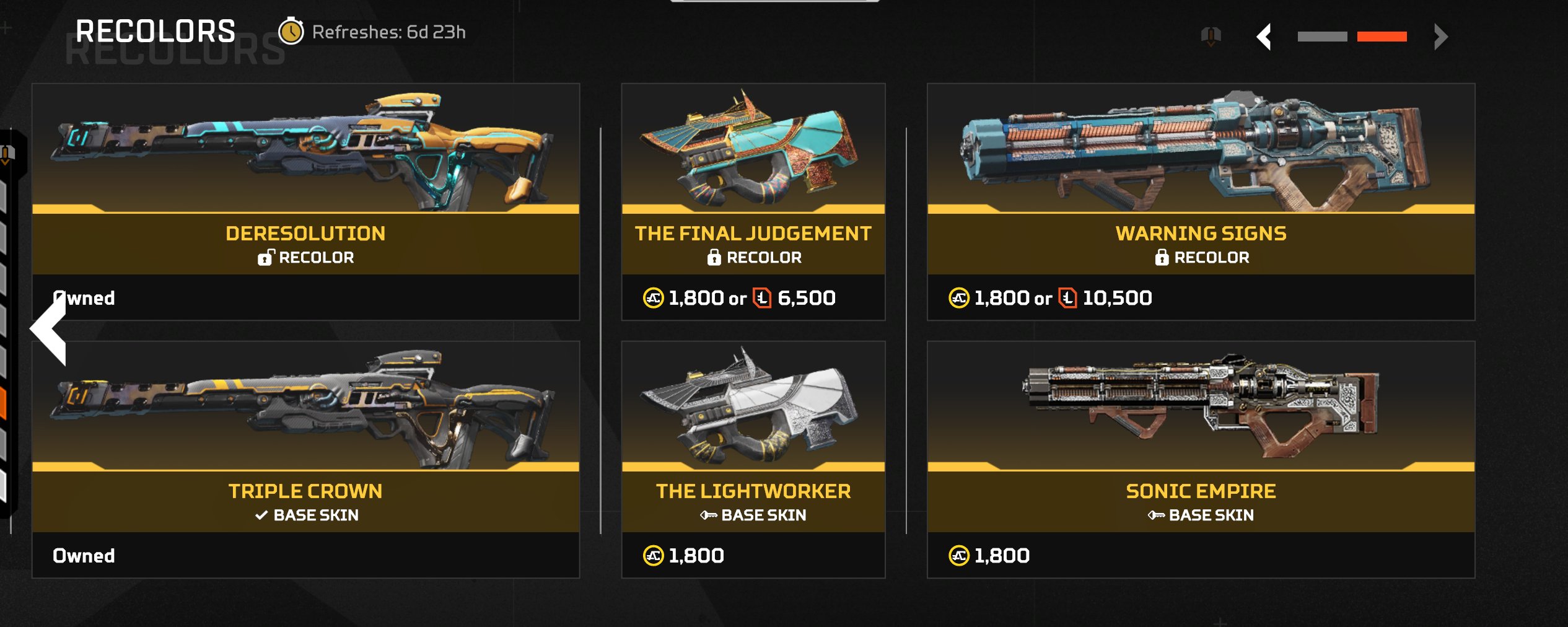Viewport: 1568px width, 627px height.
Task: Choose the Warning Signs recolor offer
Action: click(1200, 201)
